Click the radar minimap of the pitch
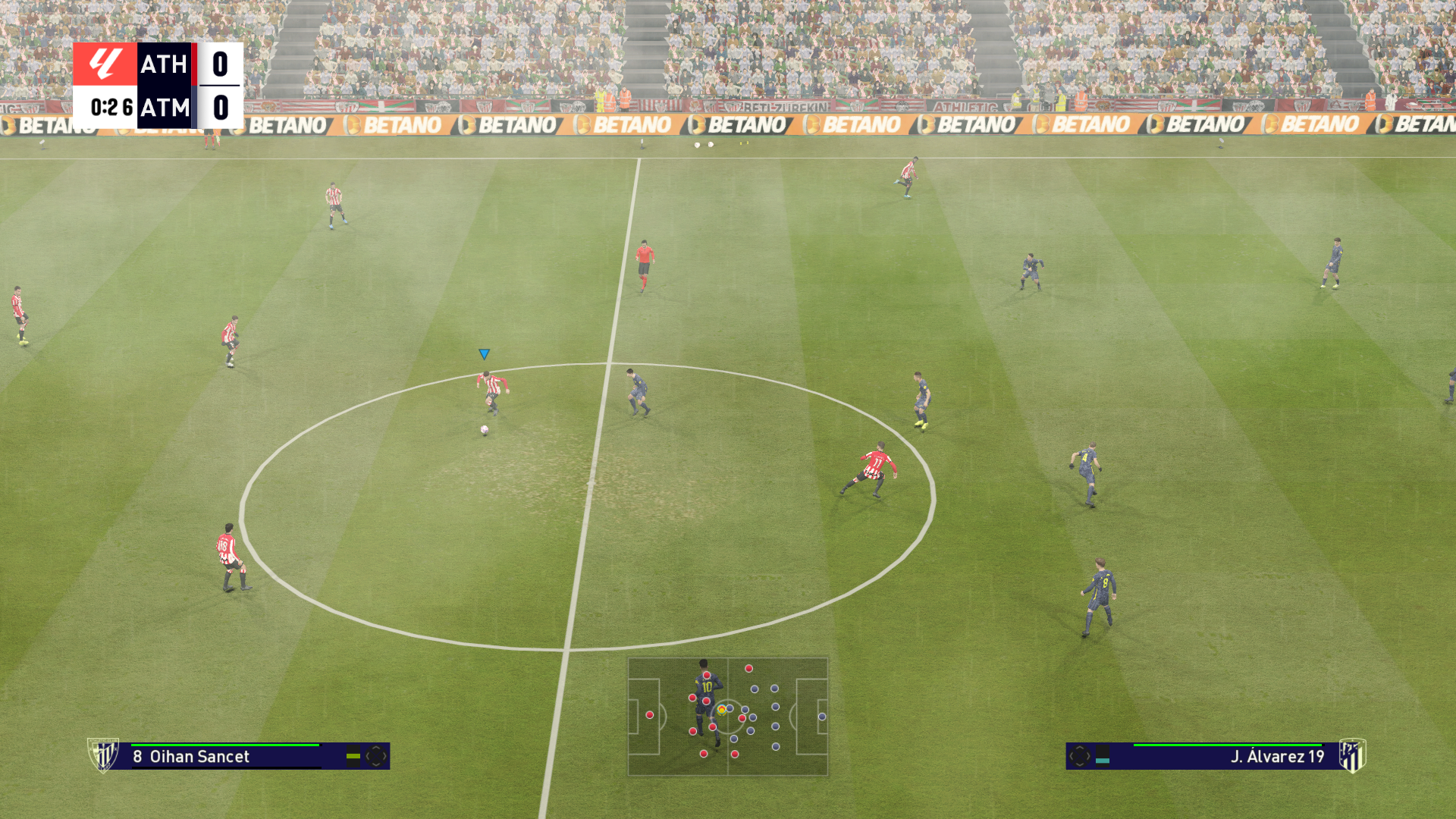This screenshot has height=819, width=1456. tap(727, 717)
